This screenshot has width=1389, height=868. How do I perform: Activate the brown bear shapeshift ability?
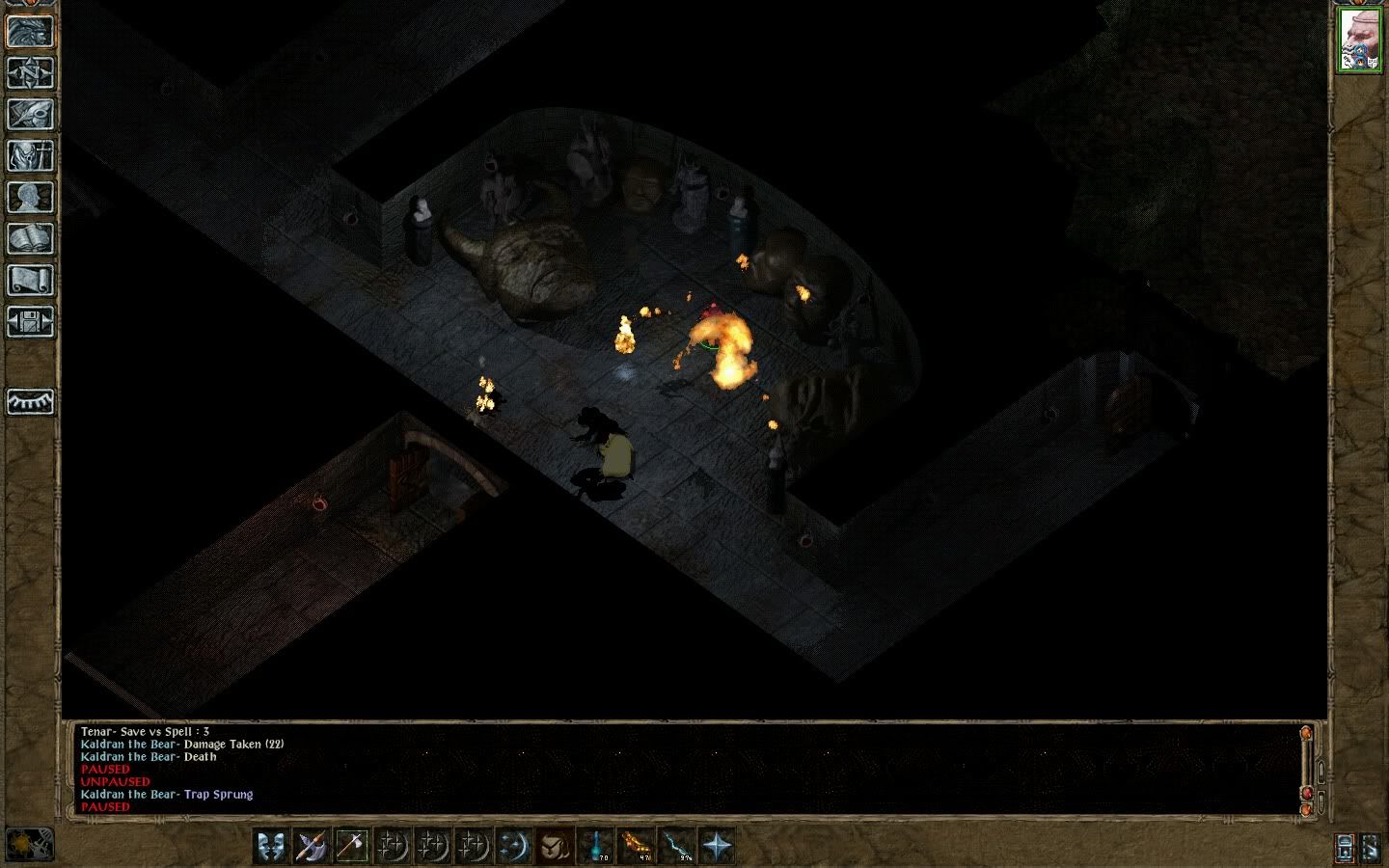[555, 846]
